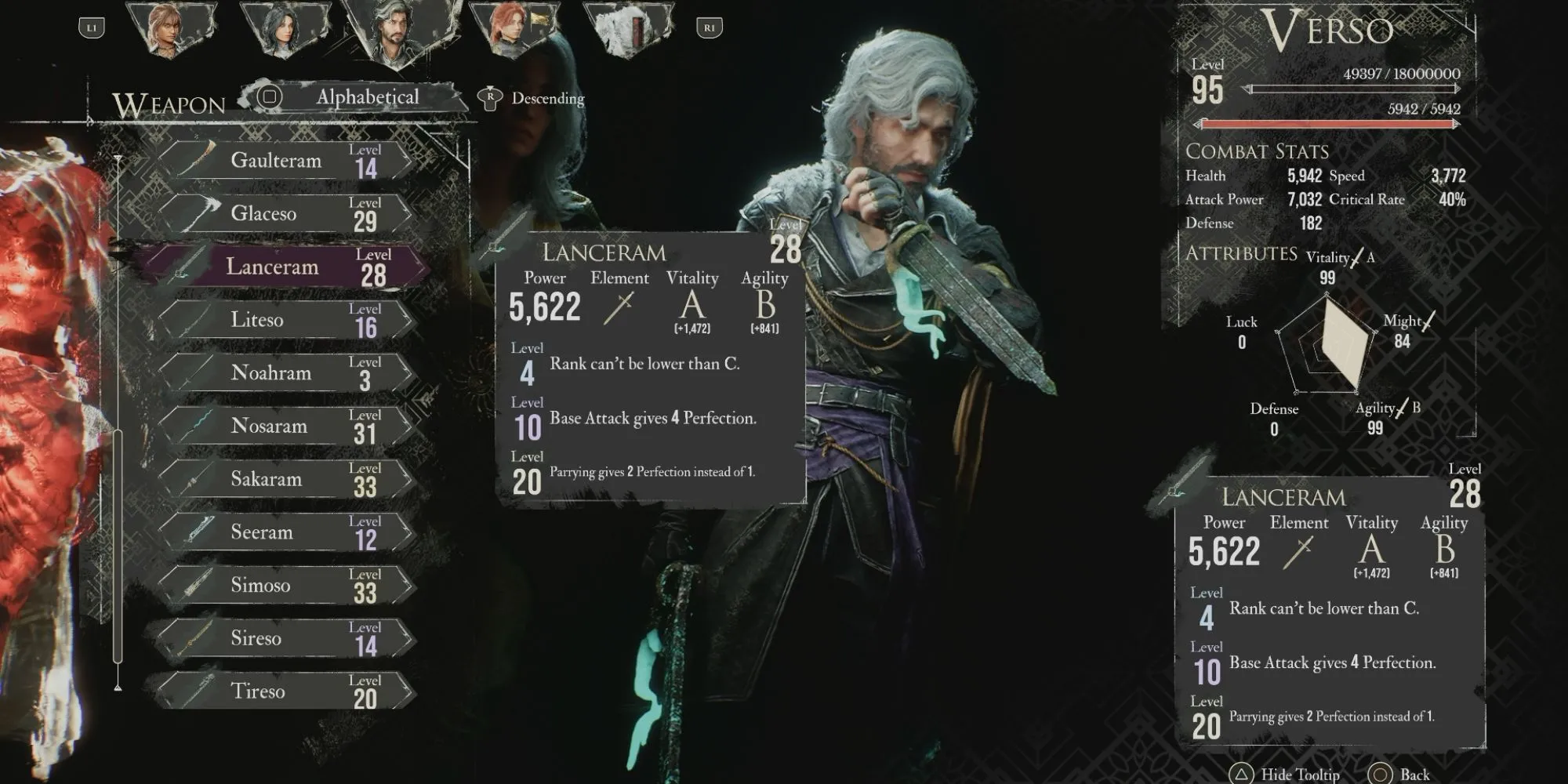Switch to the dark-haired woman portrait
This screenshot has height=784, width=1568.
(284, 30)
